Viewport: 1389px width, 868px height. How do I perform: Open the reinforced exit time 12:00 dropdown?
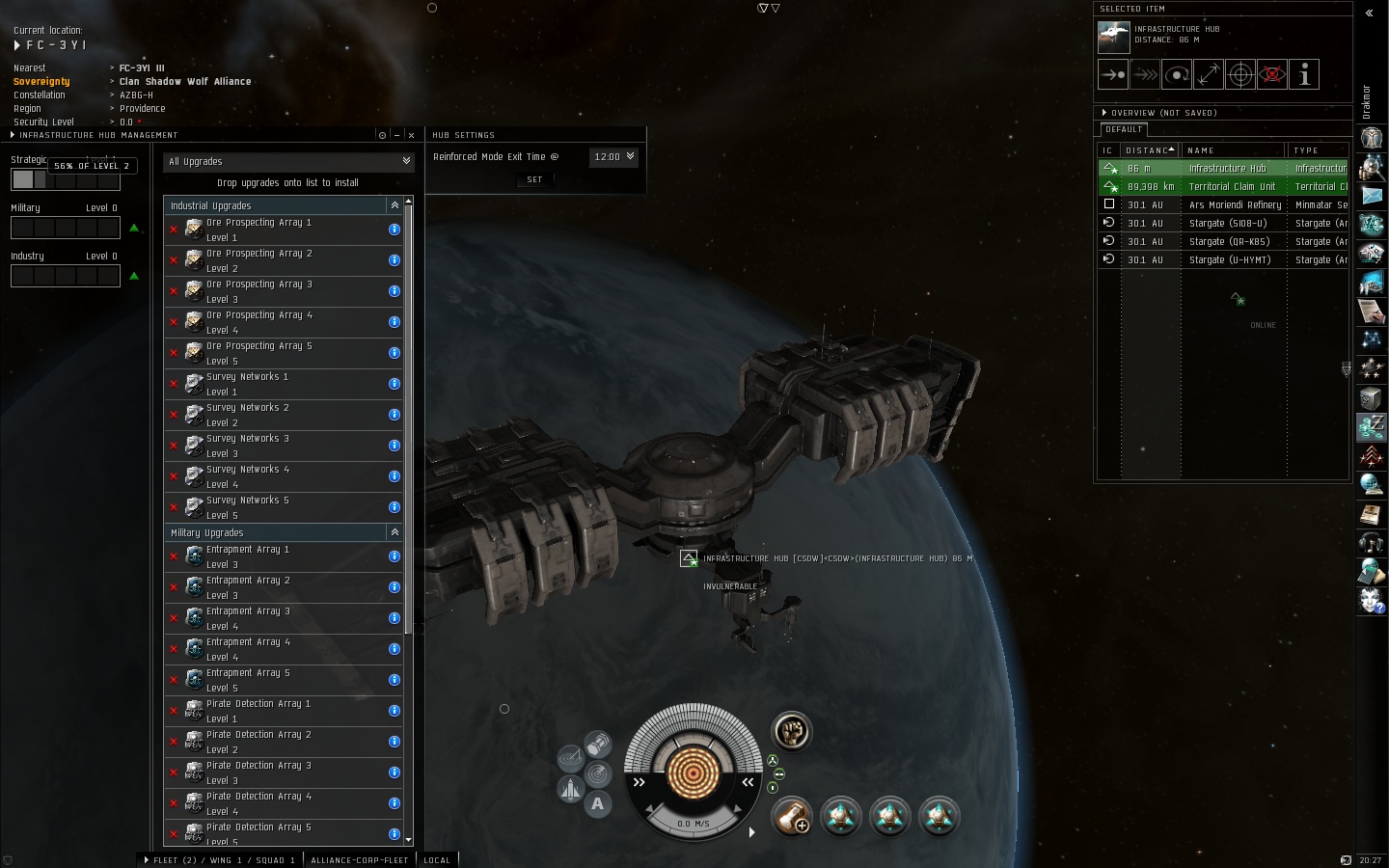[614, 156]
